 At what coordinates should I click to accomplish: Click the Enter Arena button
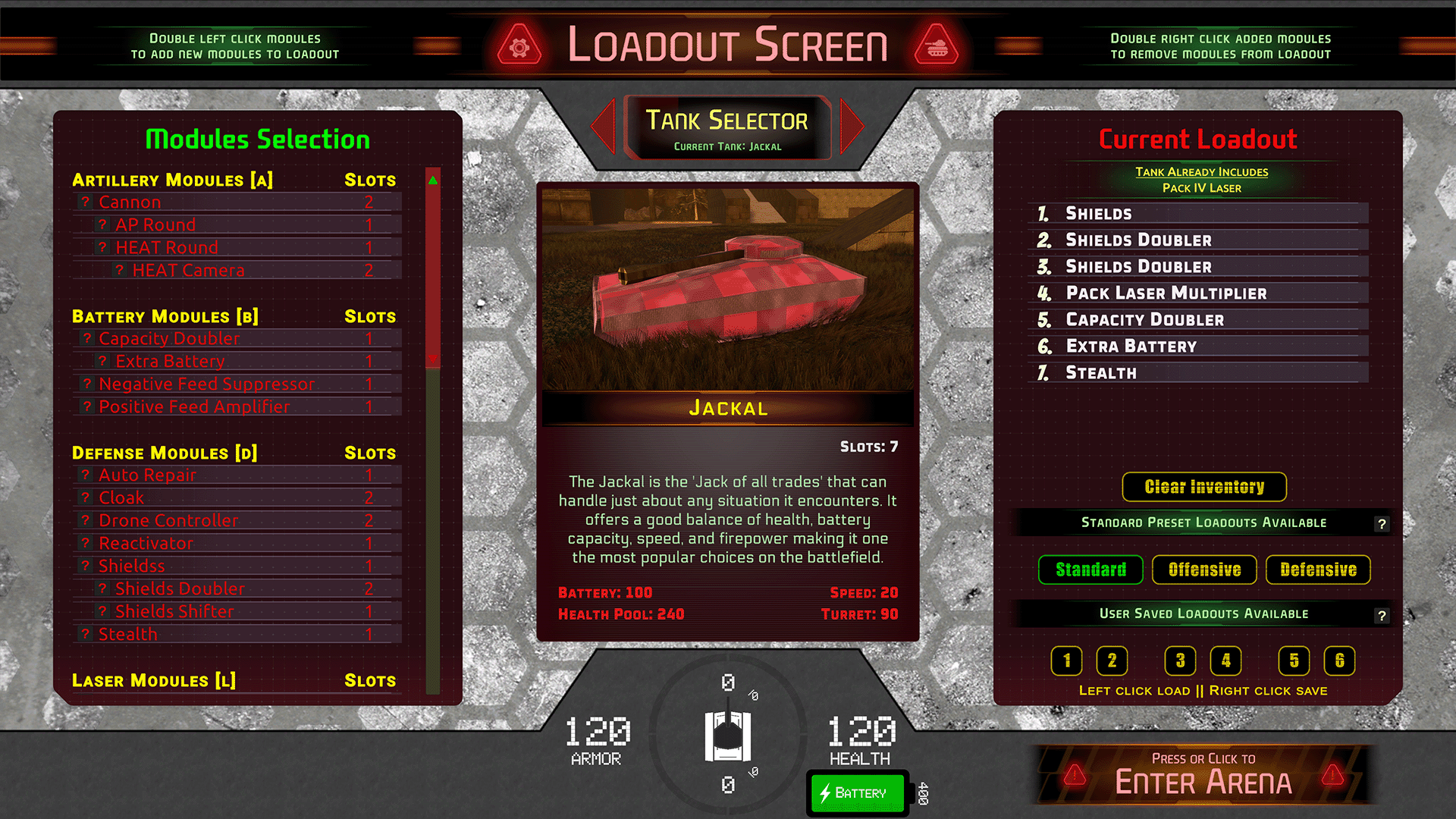pyautogui.click(x=1203, y=775)
